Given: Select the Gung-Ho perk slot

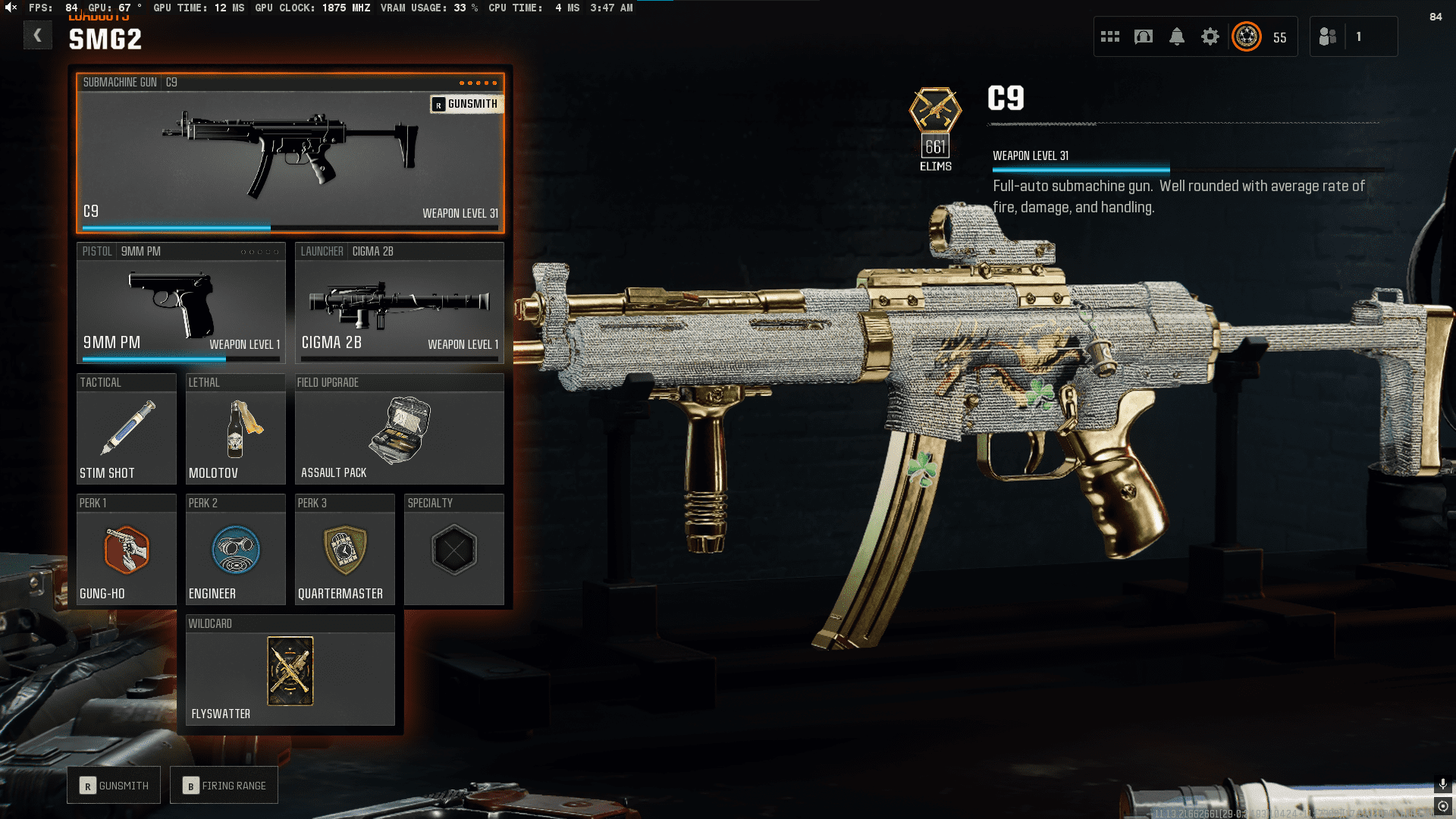Looking at the screenshot, I should point(126,550).
